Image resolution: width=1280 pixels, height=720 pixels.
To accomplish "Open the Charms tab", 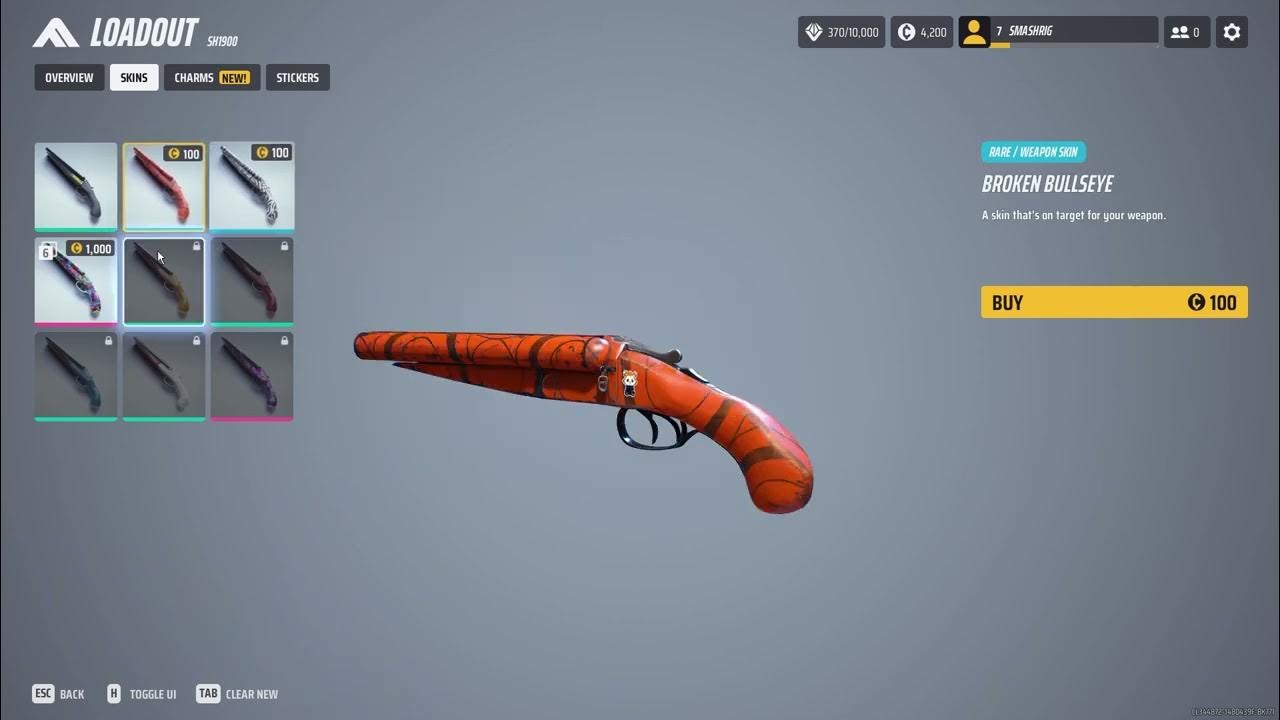I will tap(212, 78).
